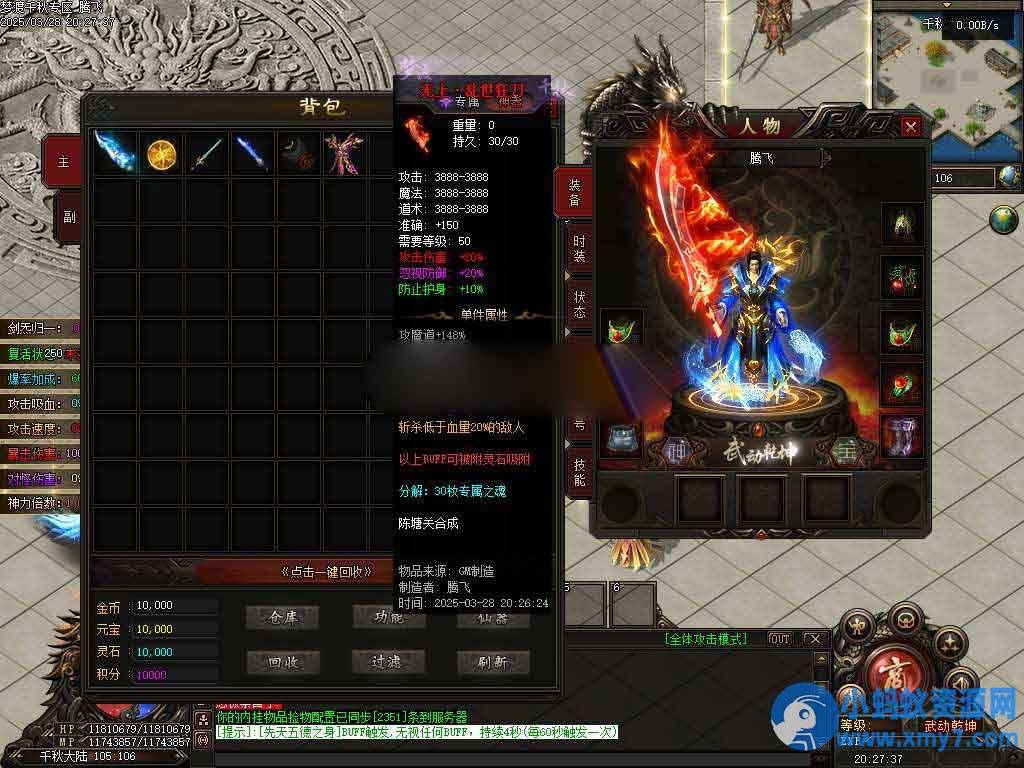Click the OUT button above chat
This screenshot has height=768, width=1024.
(779, 639)
